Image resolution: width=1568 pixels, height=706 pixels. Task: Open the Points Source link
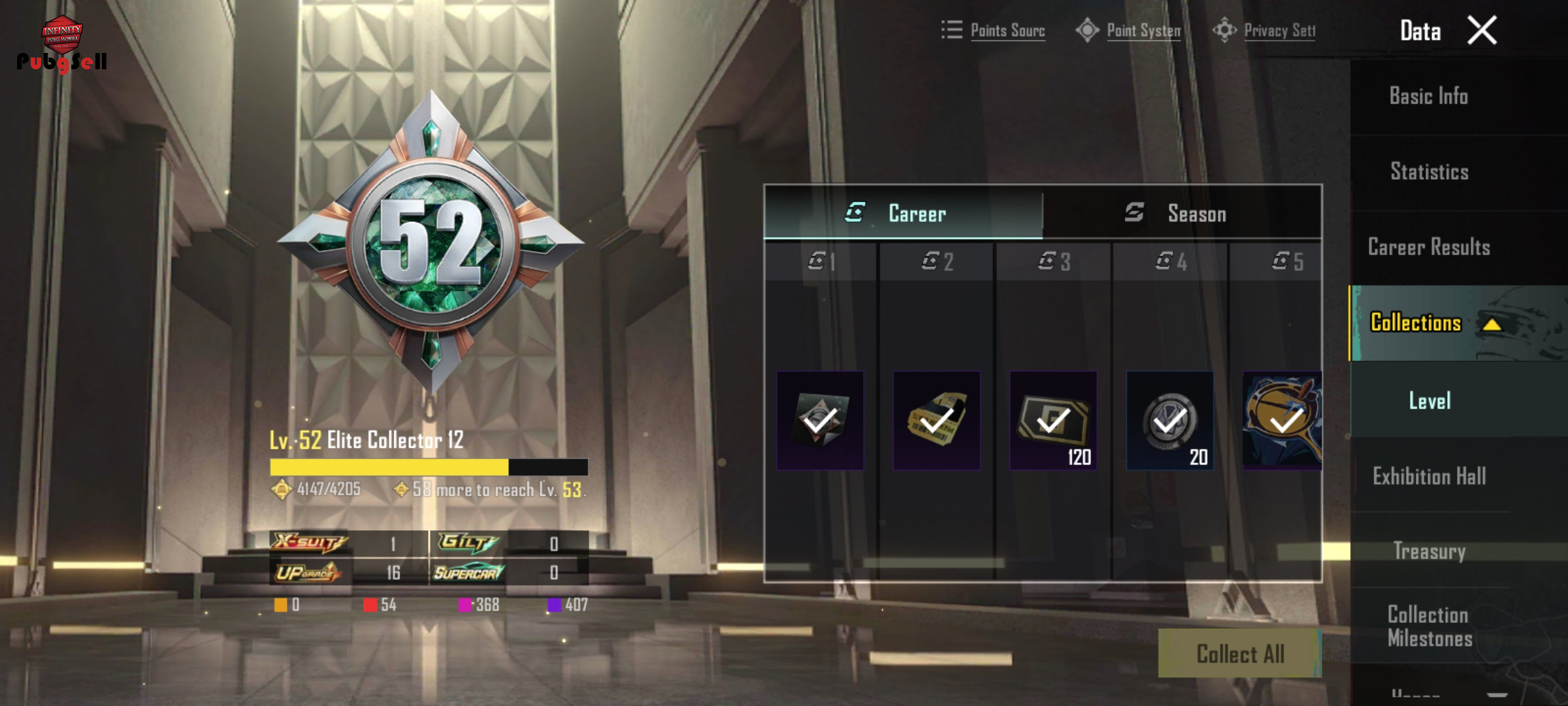(x=994, y=30)
